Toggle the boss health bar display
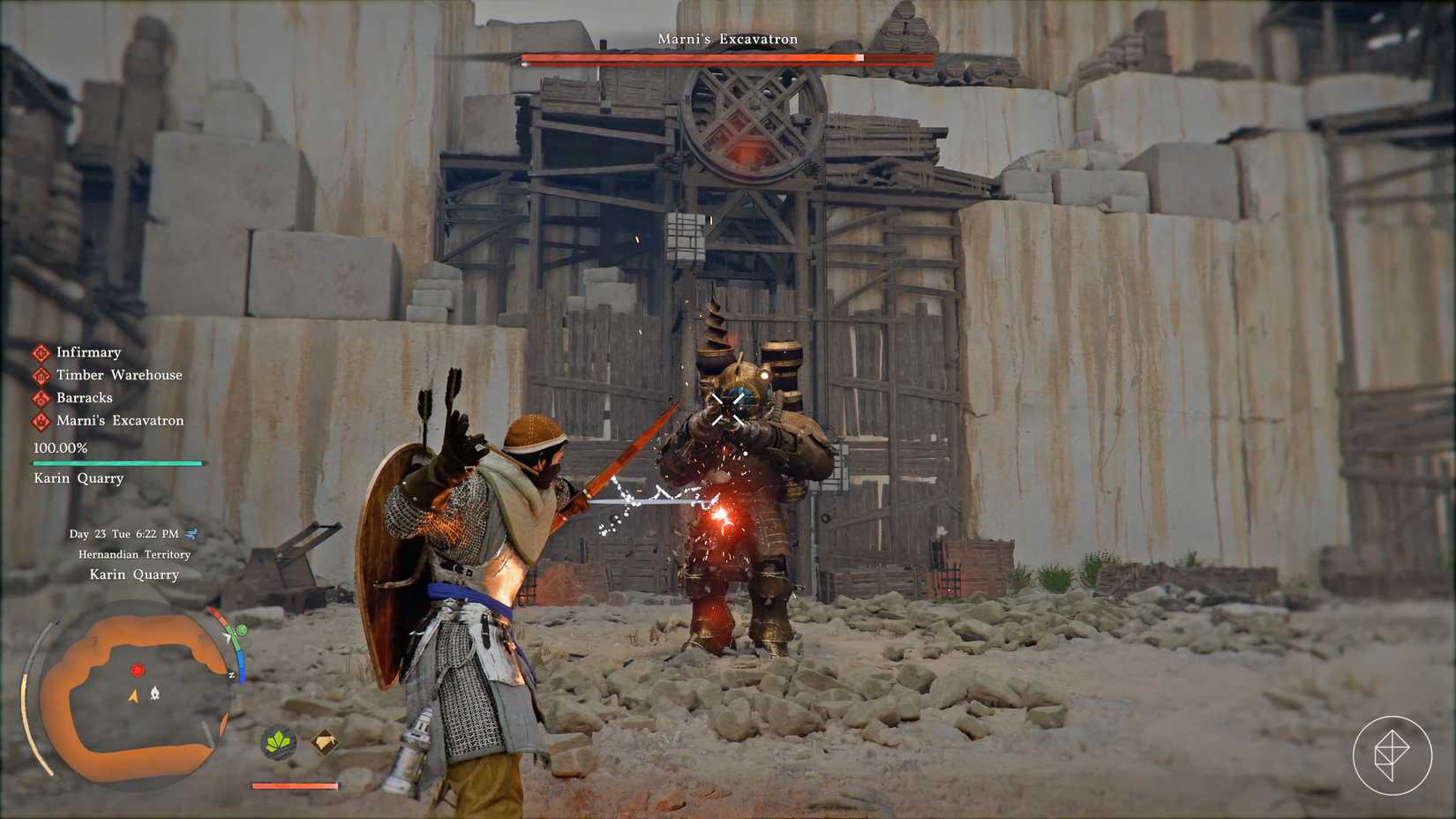Image resolution: width=1456 pixels, height=819 pixels. (727, 58)
